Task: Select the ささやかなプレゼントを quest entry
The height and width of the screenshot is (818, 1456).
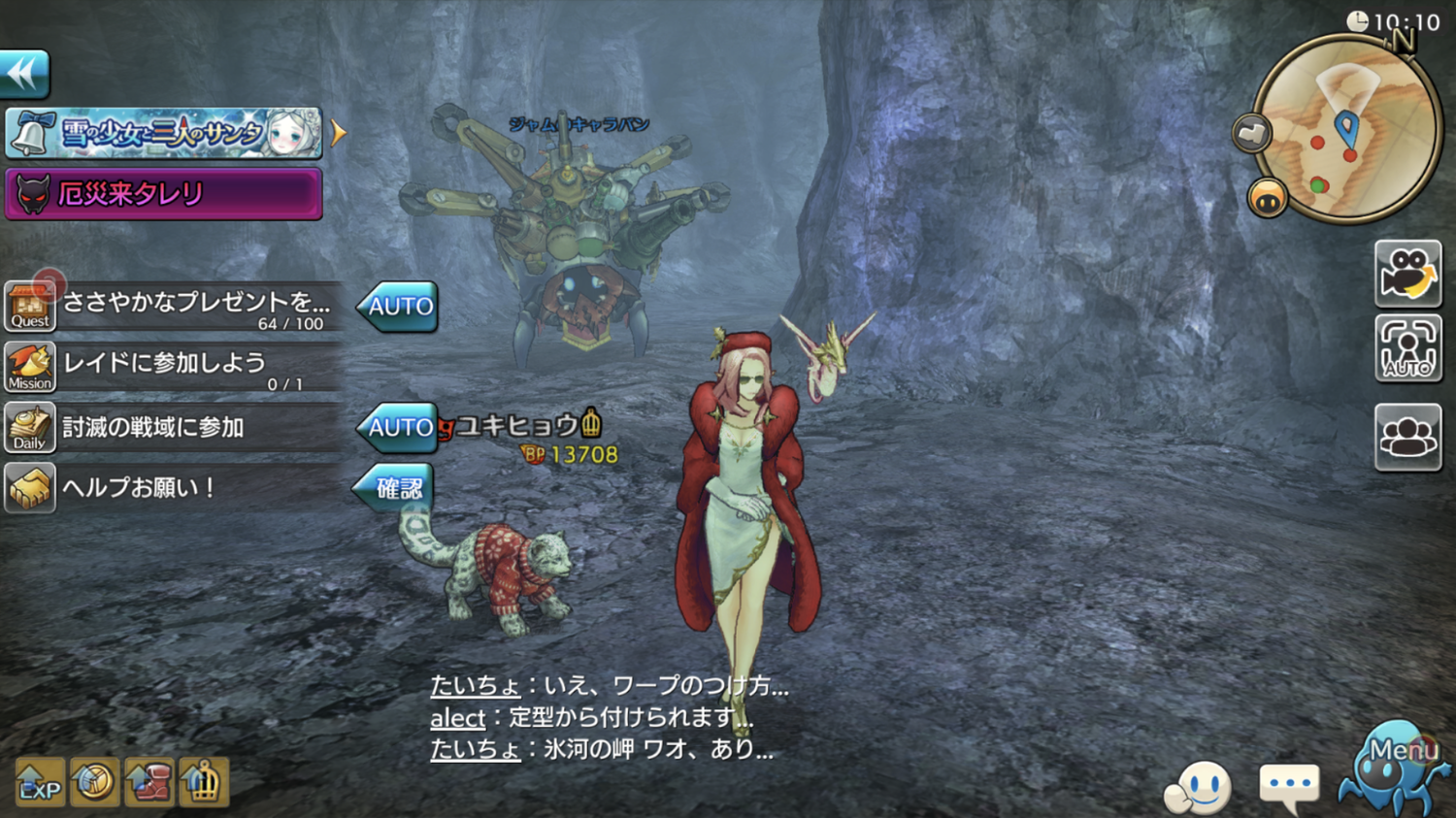Action: point(194,307)
